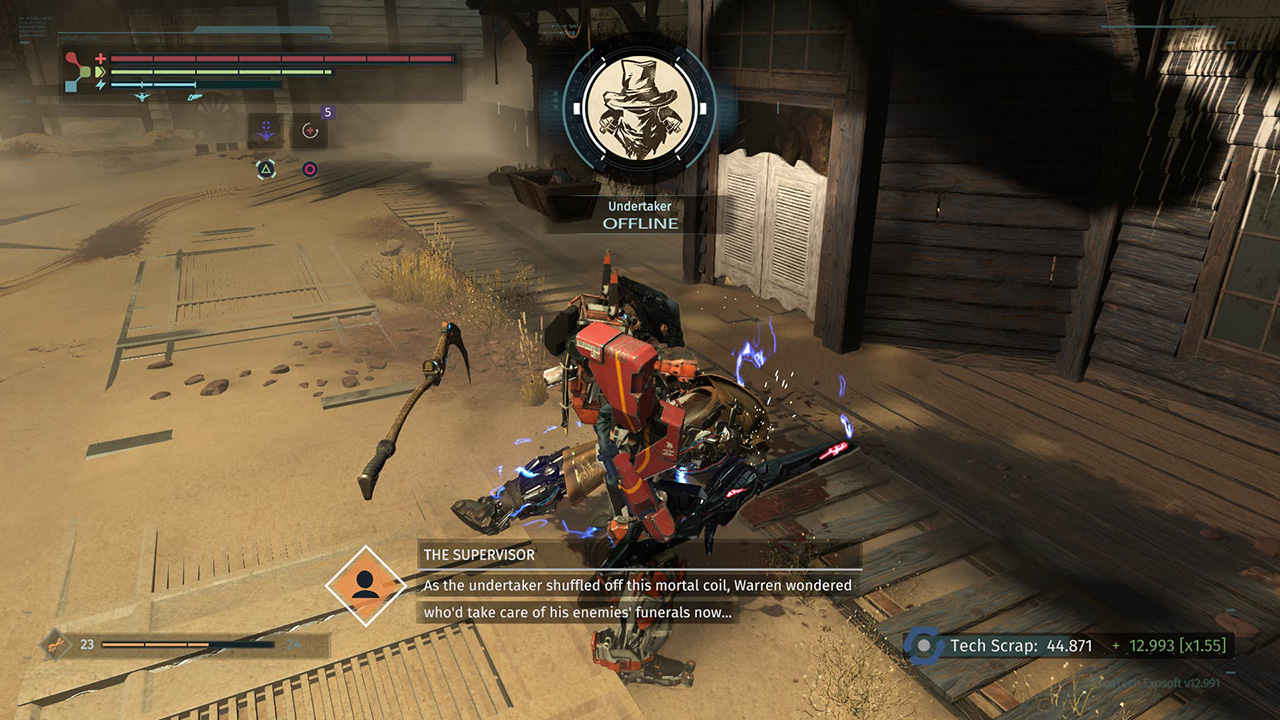1280x720 pixels.
Task: Click the green stamina chevron icon
Action: [101, 71]
